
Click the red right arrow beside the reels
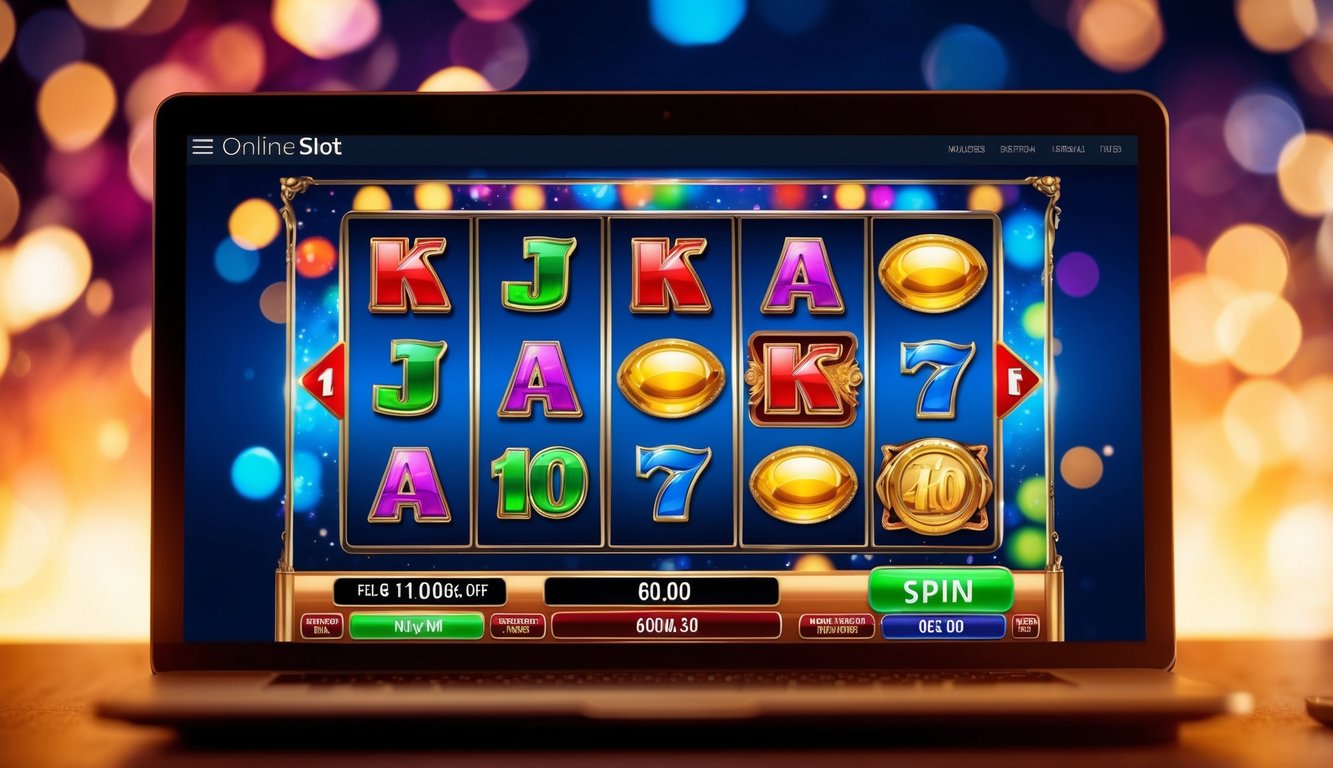click(x=1017, y=380)
